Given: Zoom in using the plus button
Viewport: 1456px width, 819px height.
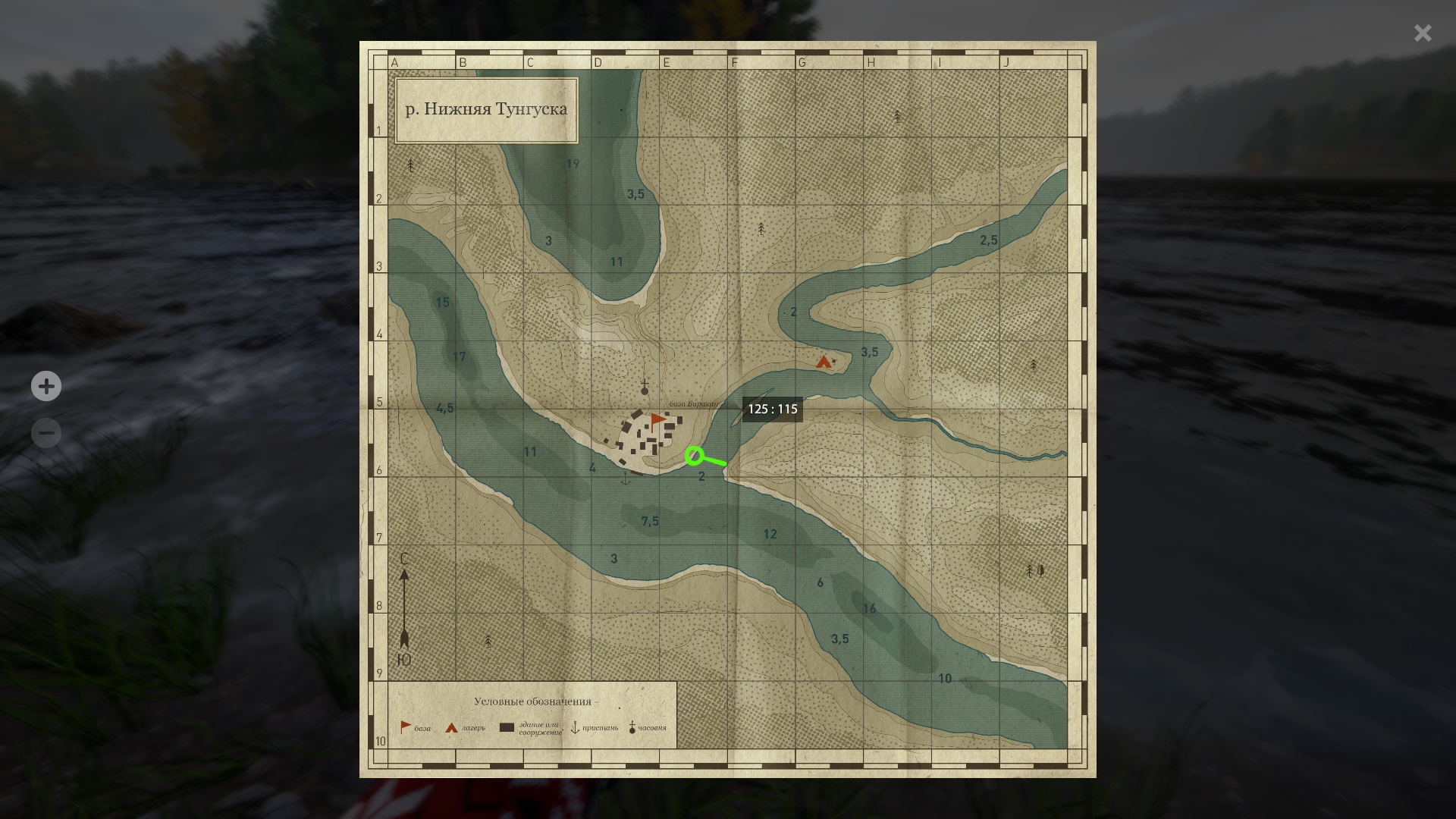Looking at the screenshot, I should pos(46,386).
